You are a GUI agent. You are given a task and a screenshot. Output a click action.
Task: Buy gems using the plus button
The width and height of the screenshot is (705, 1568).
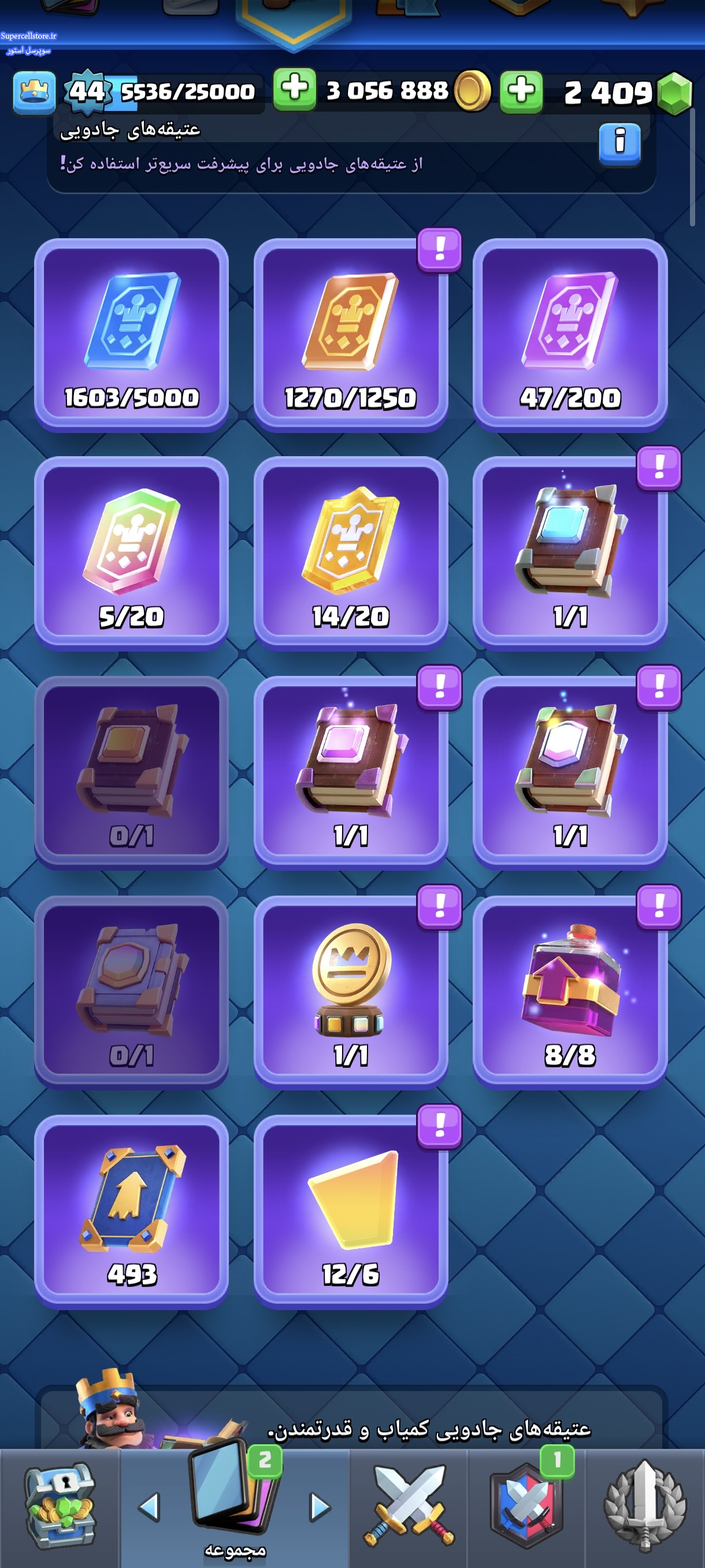[x=521, y=91]
